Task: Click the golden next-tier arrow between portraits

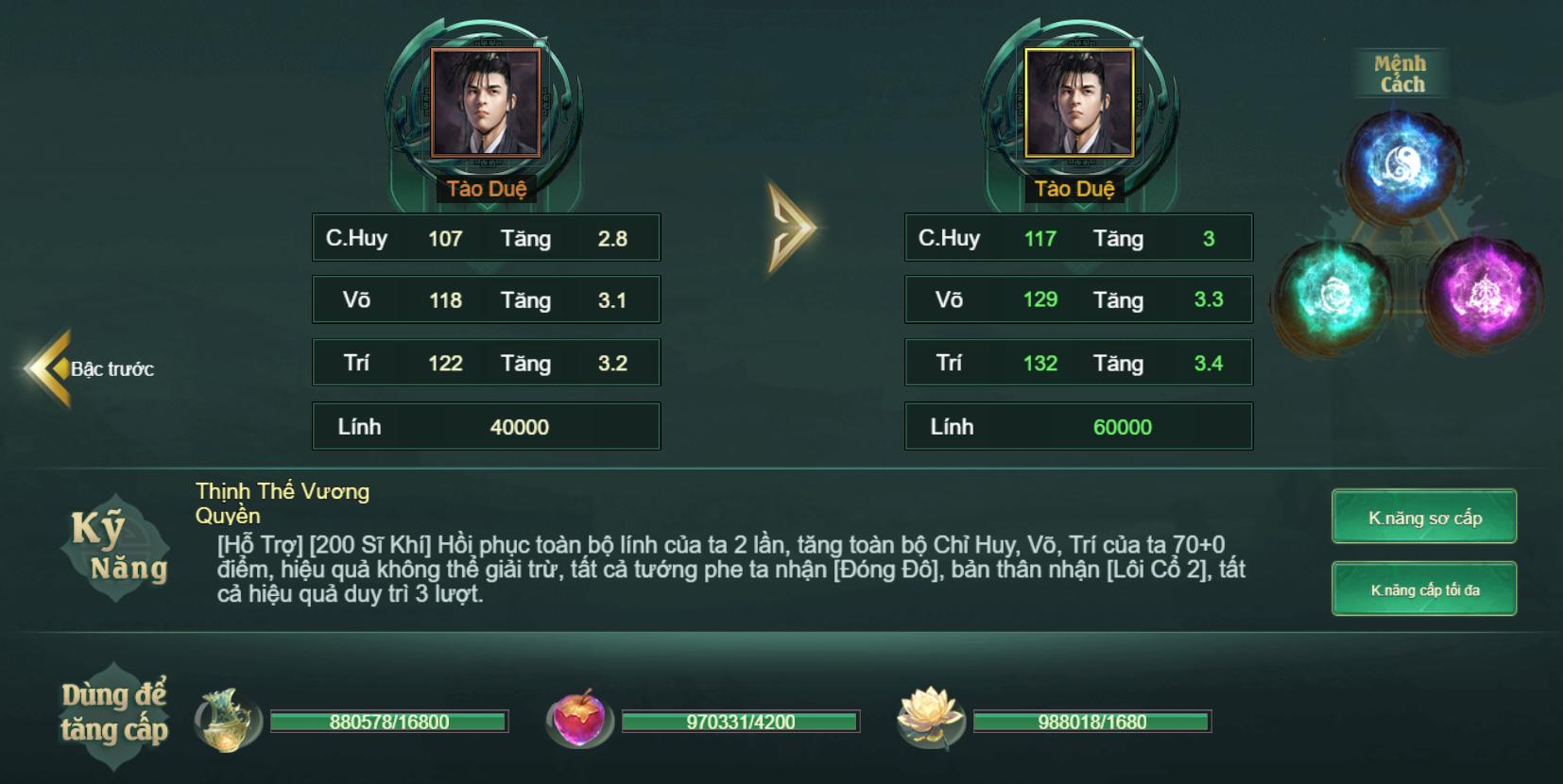Action: (x=791, y=228)
